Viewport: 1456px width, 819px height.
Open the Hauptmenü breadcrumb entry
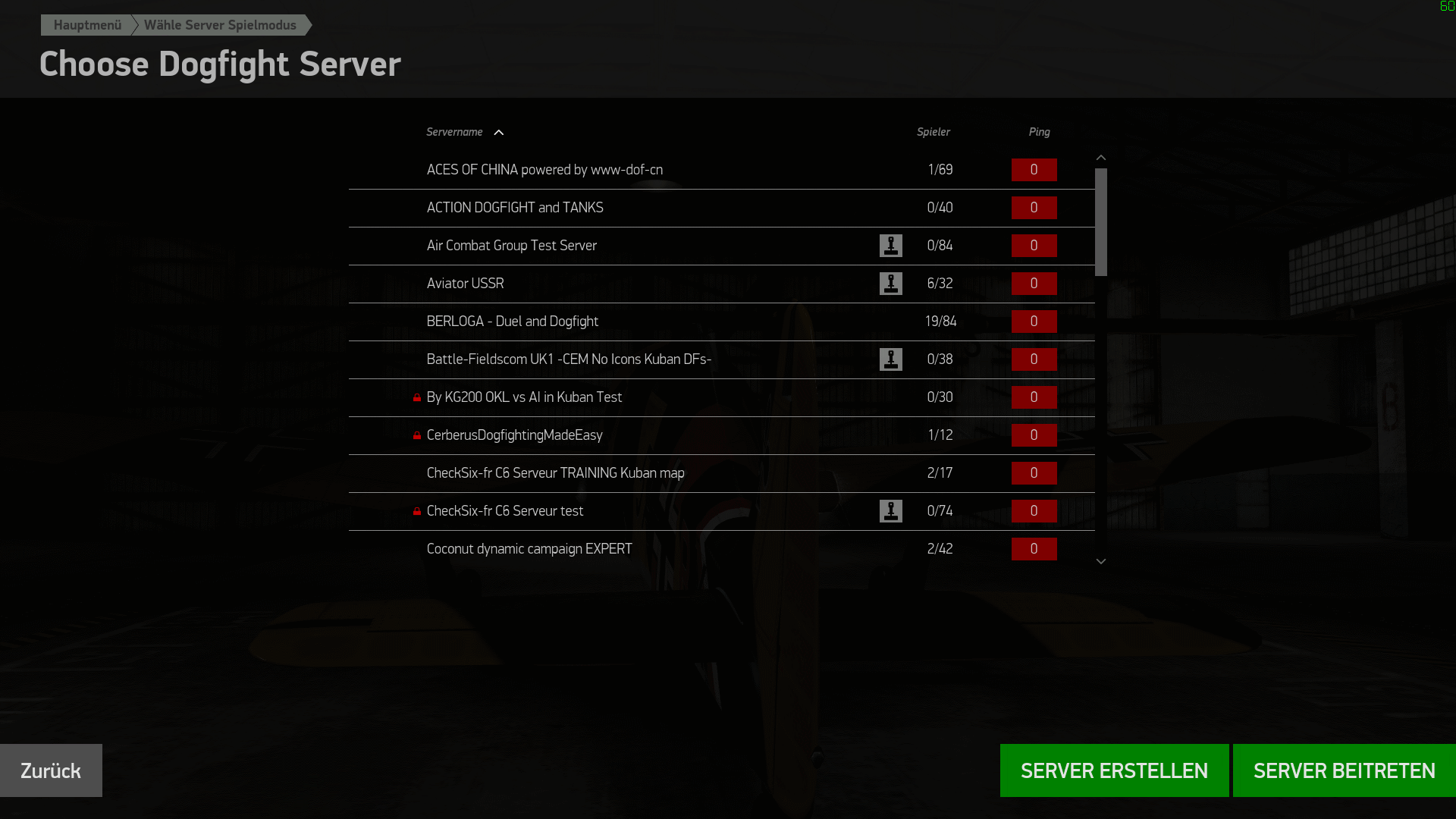click(x=88, y=25)
